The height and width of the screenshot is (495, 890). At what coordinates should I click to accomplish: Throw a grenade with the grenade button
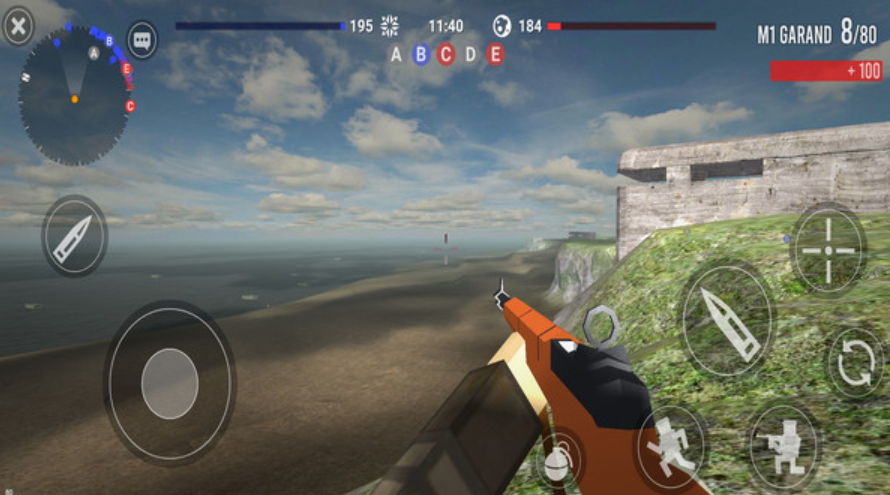pyautogui.click(x=561, y=460)
